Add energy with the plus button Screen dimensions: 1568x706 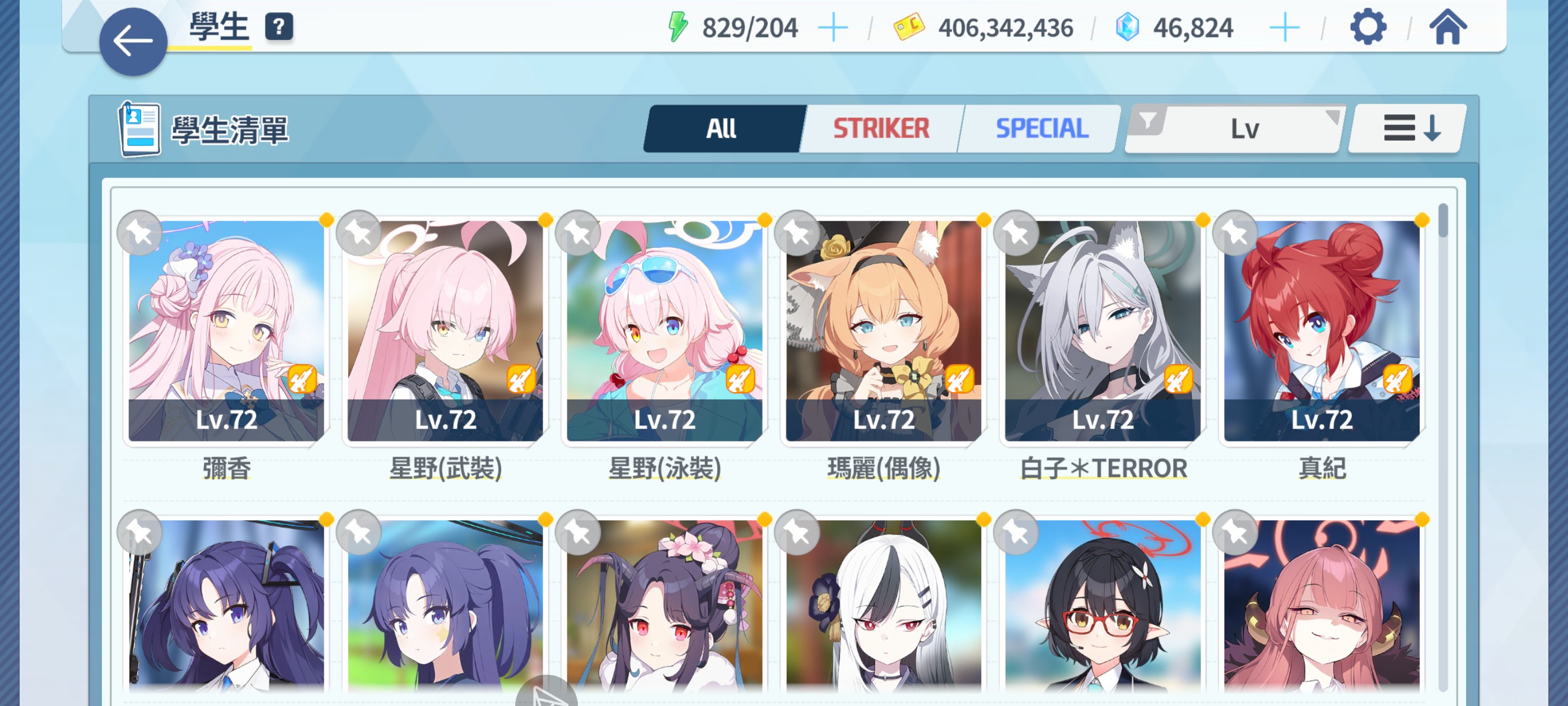pos(833,28)
